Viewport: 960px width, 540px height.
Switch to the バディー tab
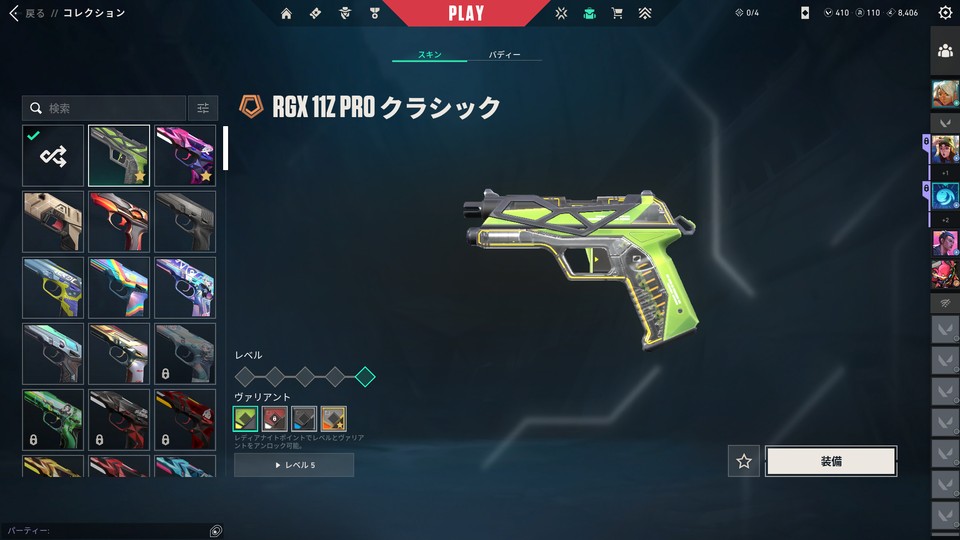[504, 55]
